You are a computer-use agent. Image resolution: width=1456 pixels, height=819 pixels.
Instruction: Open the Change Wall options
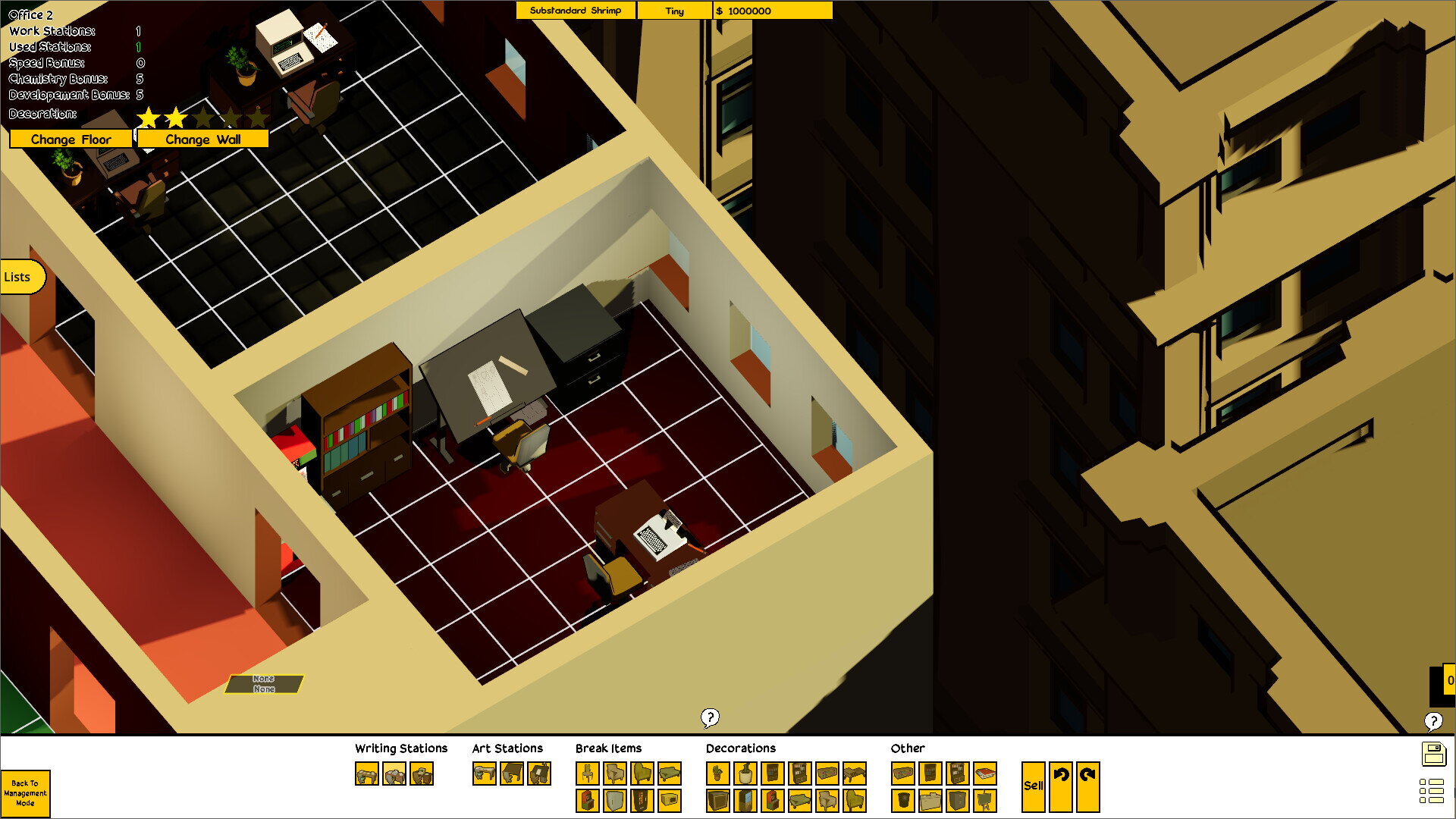tap(202, 140)
